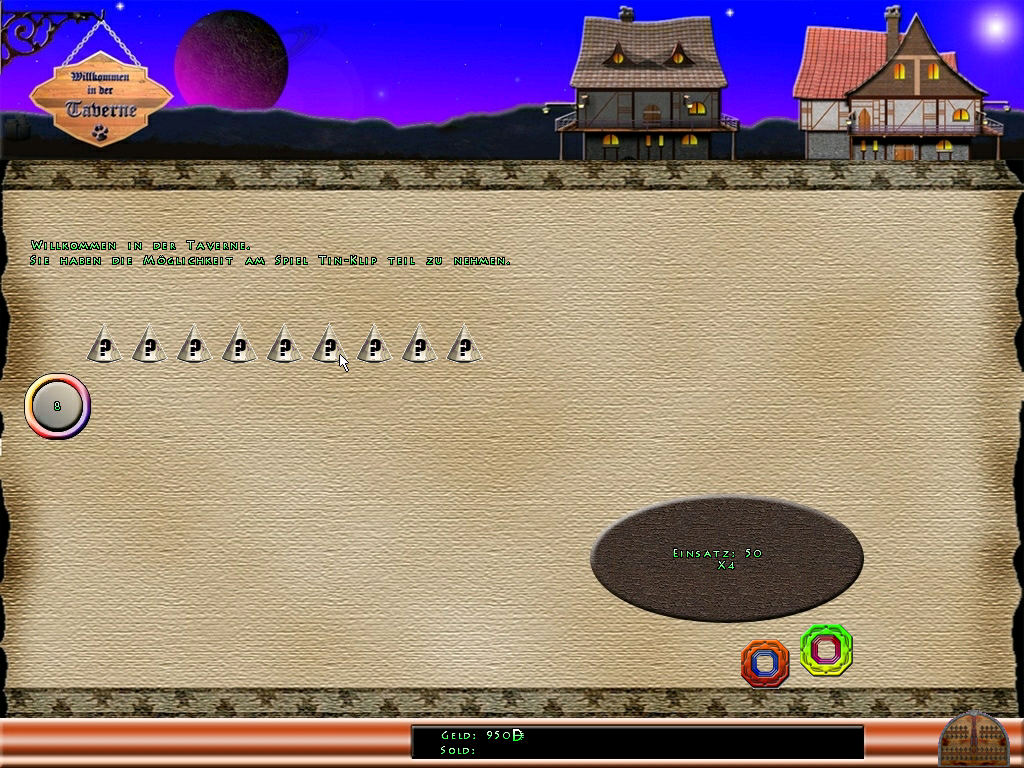This screenshot has height=768, width=1024.
Task: Click the orange octagon button
Action: point(765,662)
